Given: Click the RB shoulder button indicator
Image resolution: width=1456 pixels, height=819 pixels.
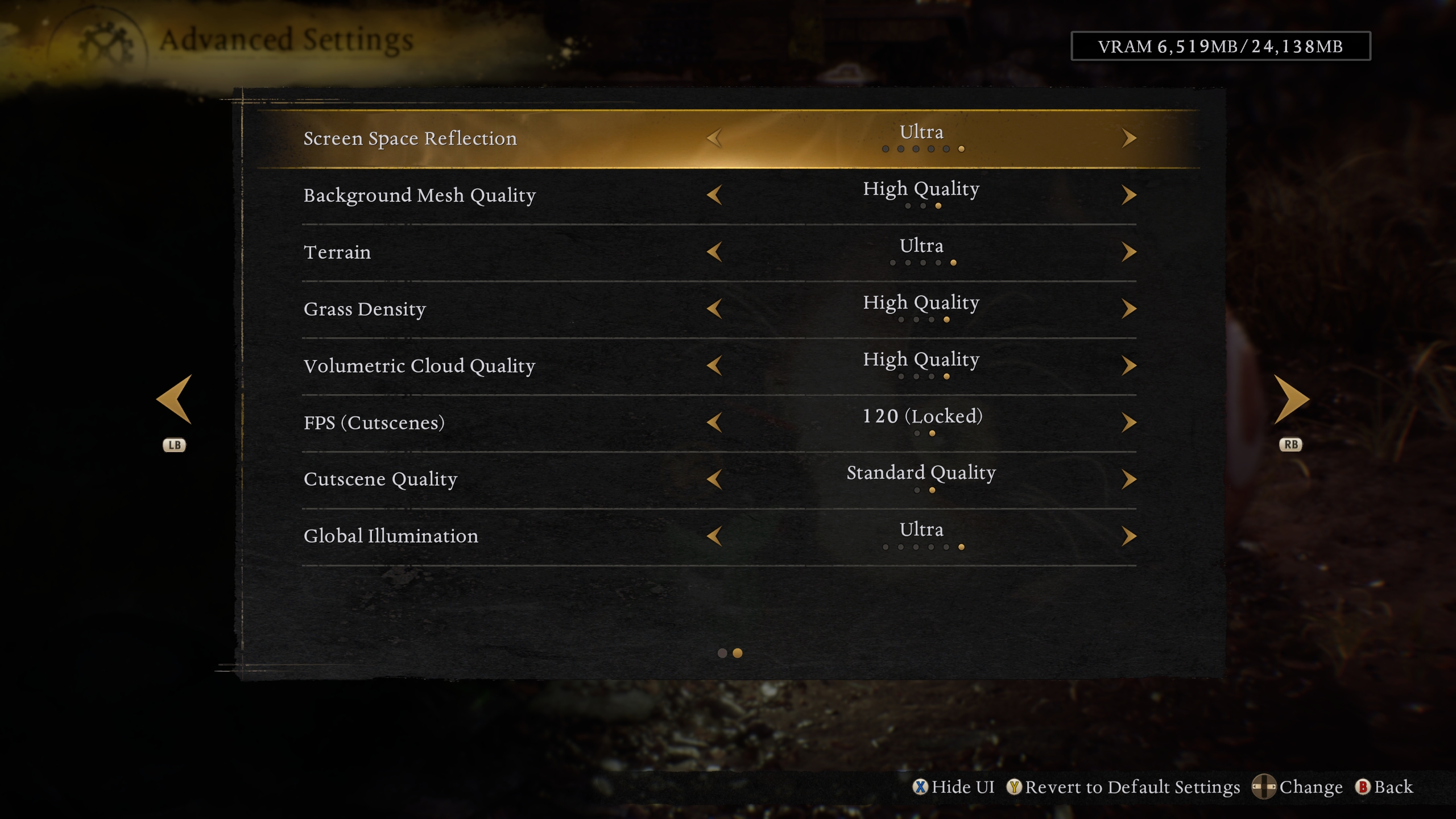Looking at the screenshot, I should coord(1290,445).
